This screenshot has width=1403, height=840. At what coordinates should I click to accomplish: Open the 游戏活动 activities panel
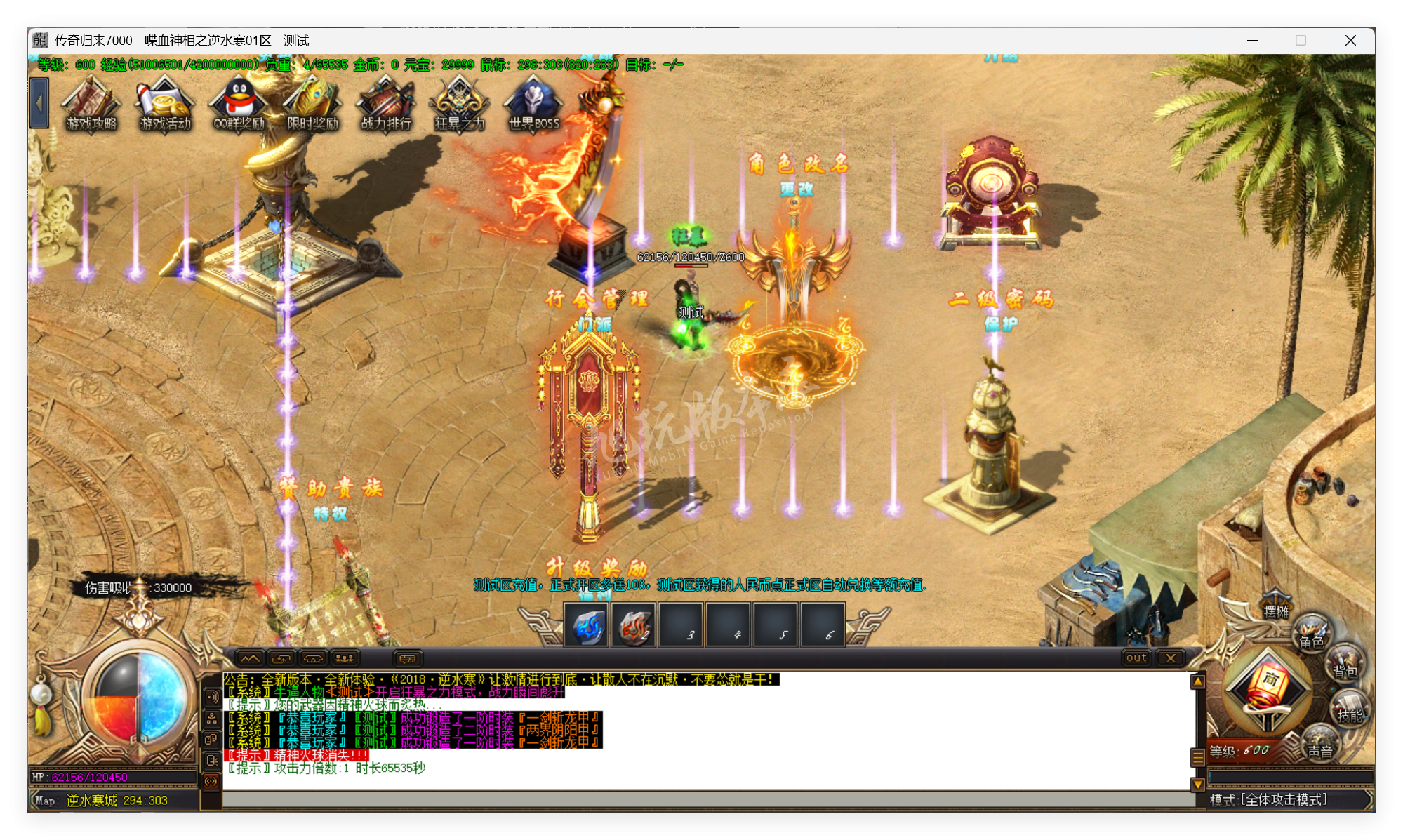point(164,104)
